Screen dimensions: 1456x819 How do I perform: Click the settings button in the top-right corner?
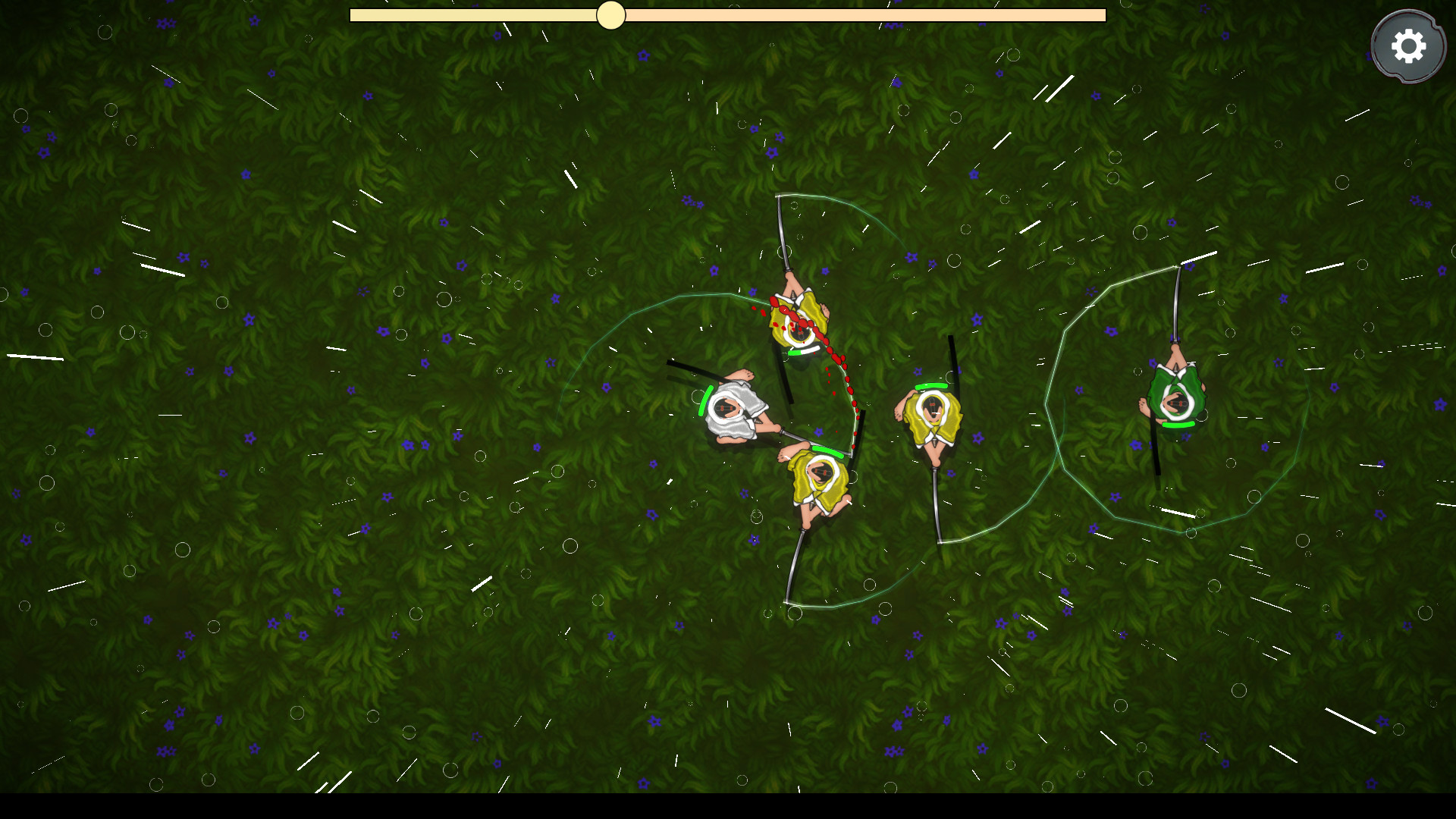coord(1408,45)
